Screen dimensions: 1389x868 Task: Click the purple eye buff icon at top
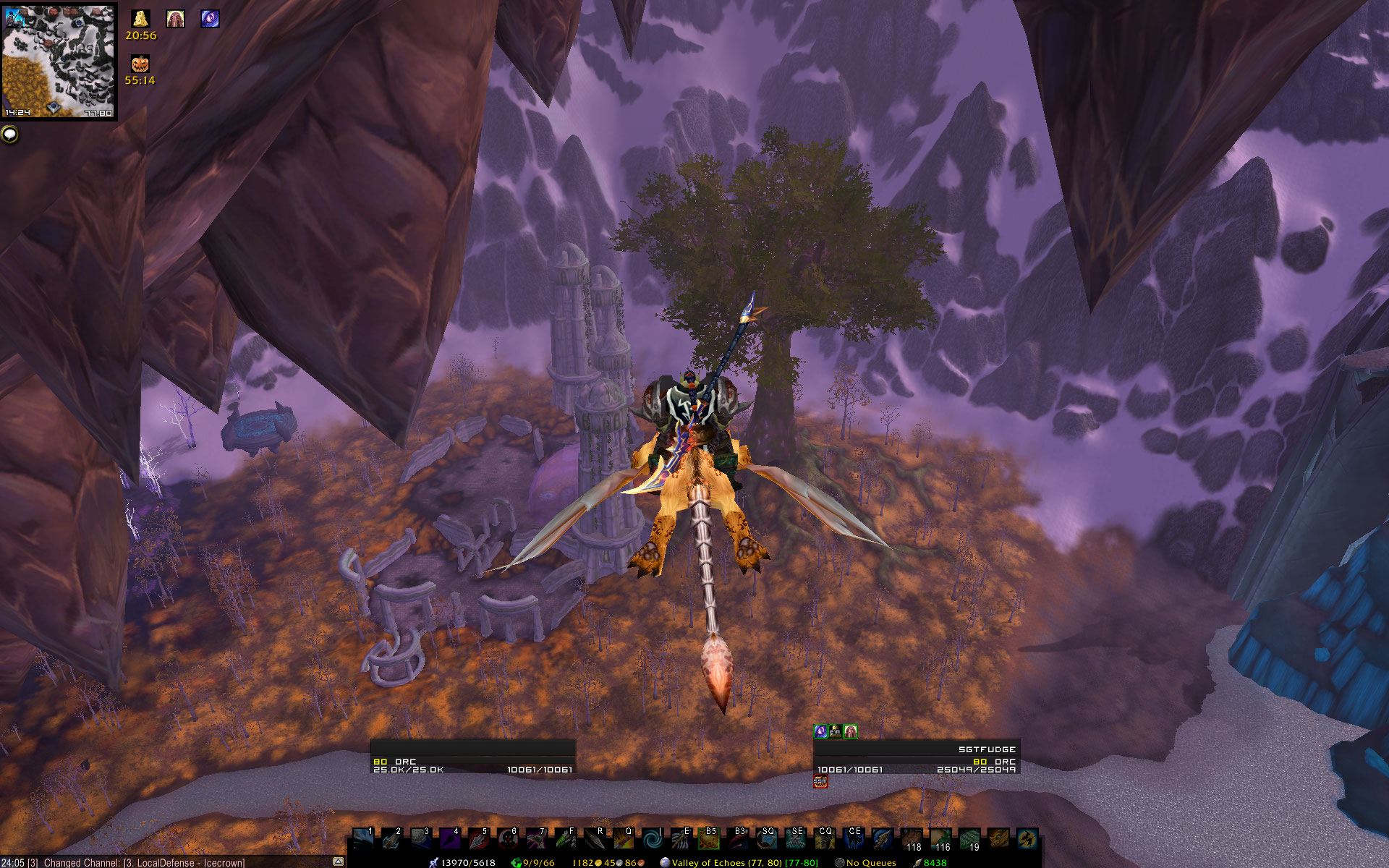tap(210, 18)
